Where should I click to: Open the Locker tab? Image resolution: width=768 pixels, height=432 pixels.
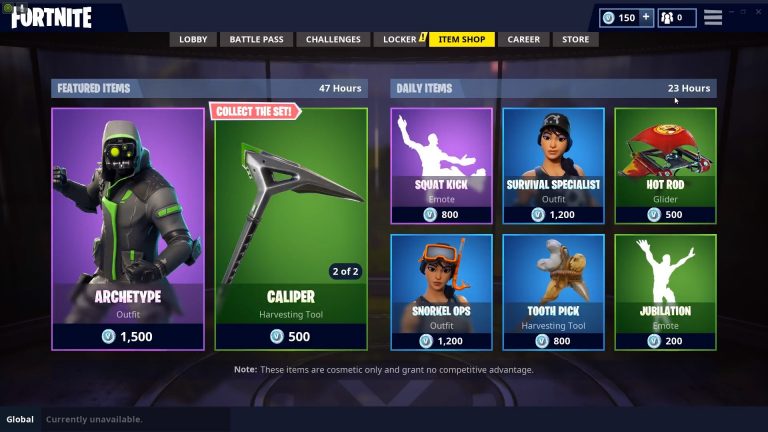(400, 40)
